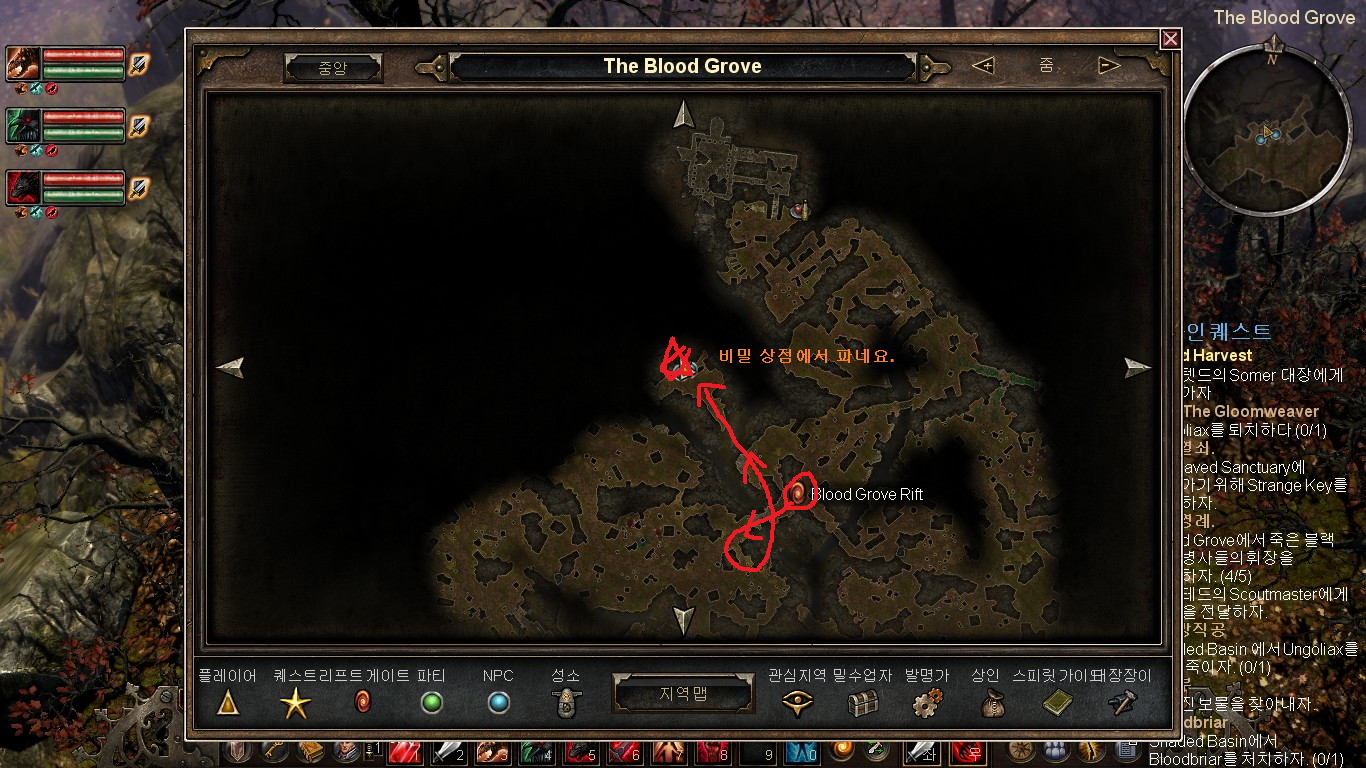
Task: Click the 성소 shrine legend icon
Action: 565,703
